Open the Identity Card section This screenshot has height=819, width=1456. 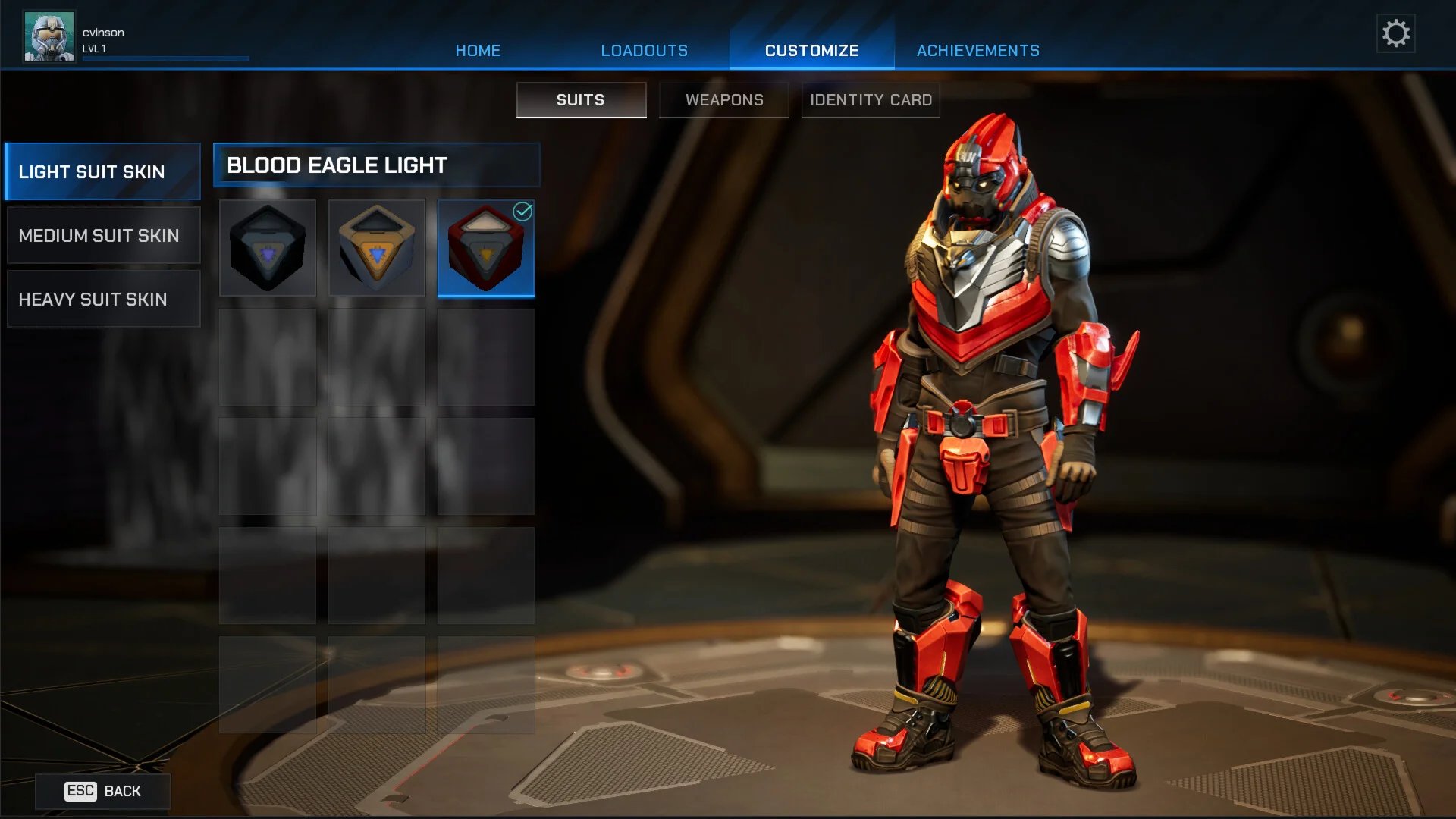tap(871, 100)
